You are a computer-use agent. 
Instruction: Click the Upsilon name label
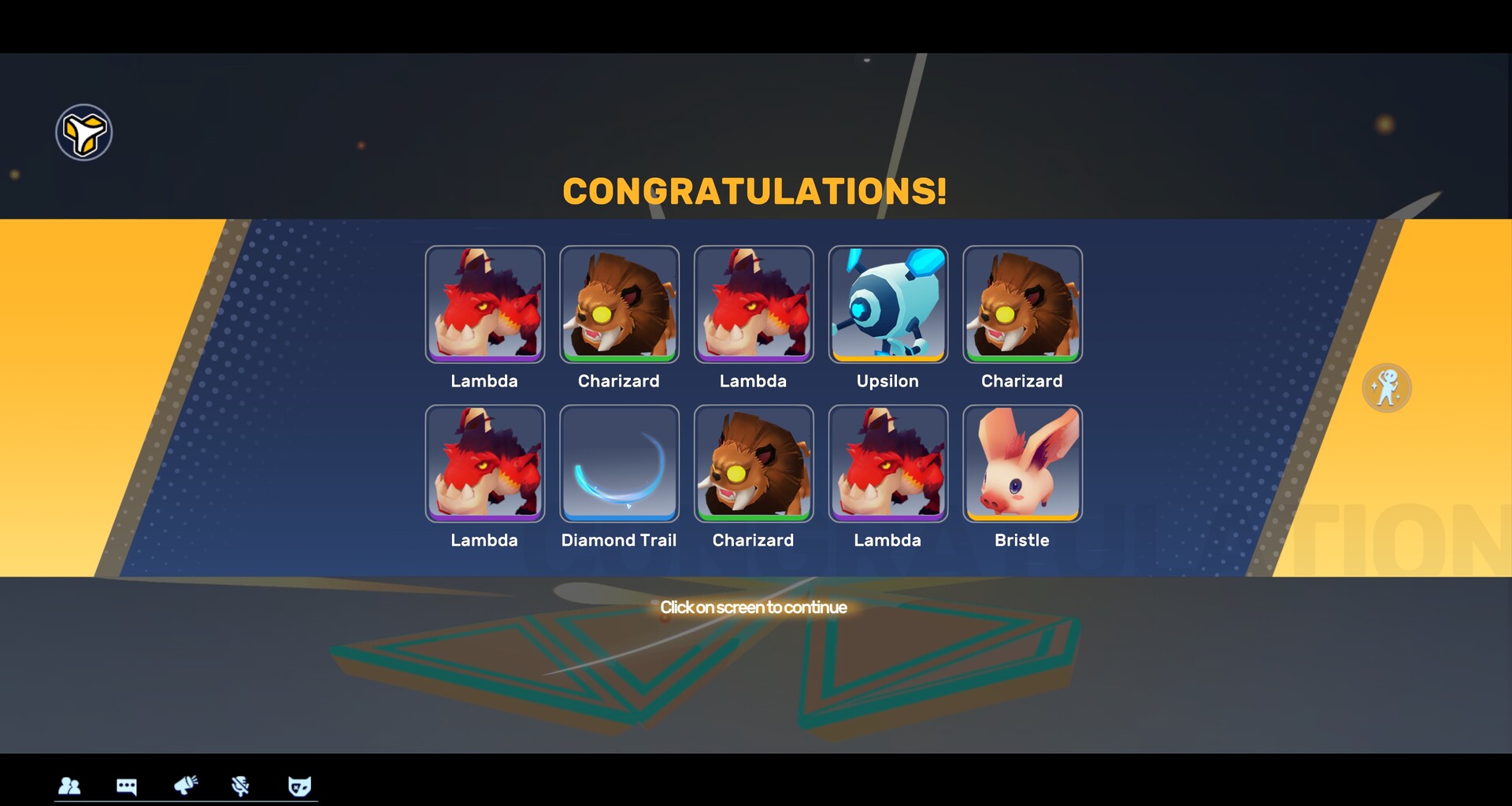pos(888,381)
